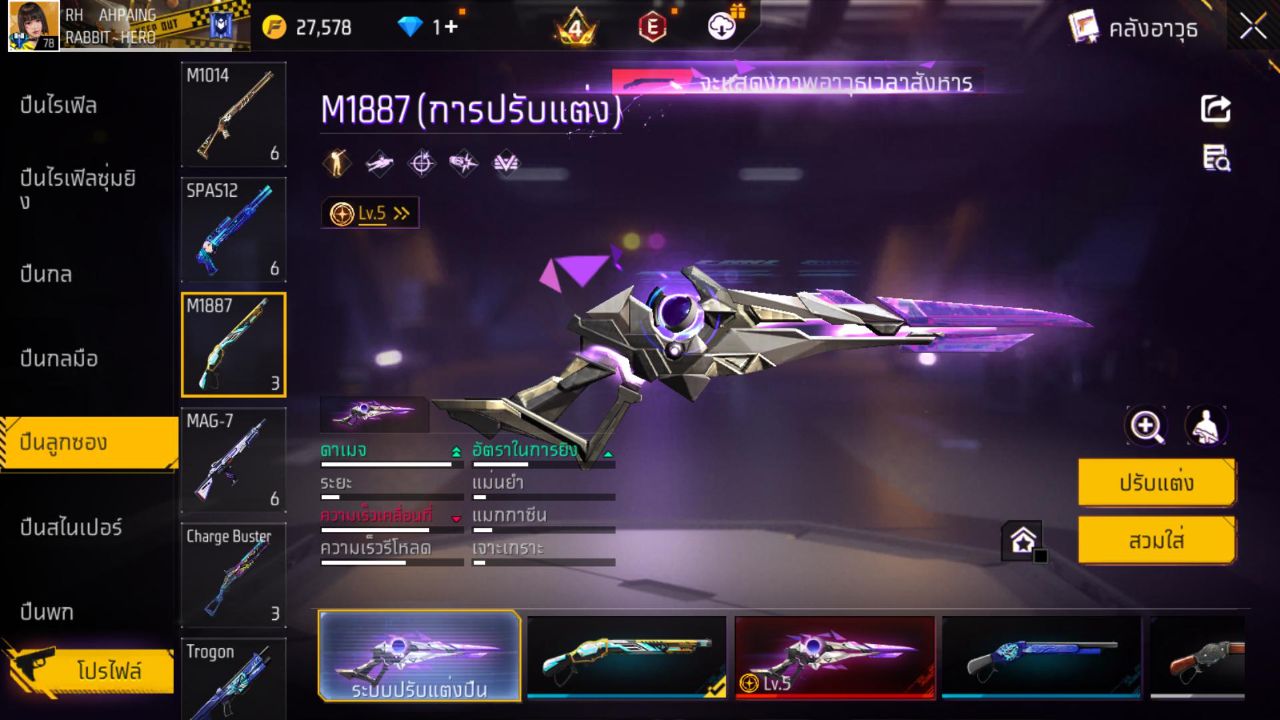1280x720 pixels.
Task: Select the Lv.5 skin thumbnail at bottom
Action: click(x=834, y=656)
